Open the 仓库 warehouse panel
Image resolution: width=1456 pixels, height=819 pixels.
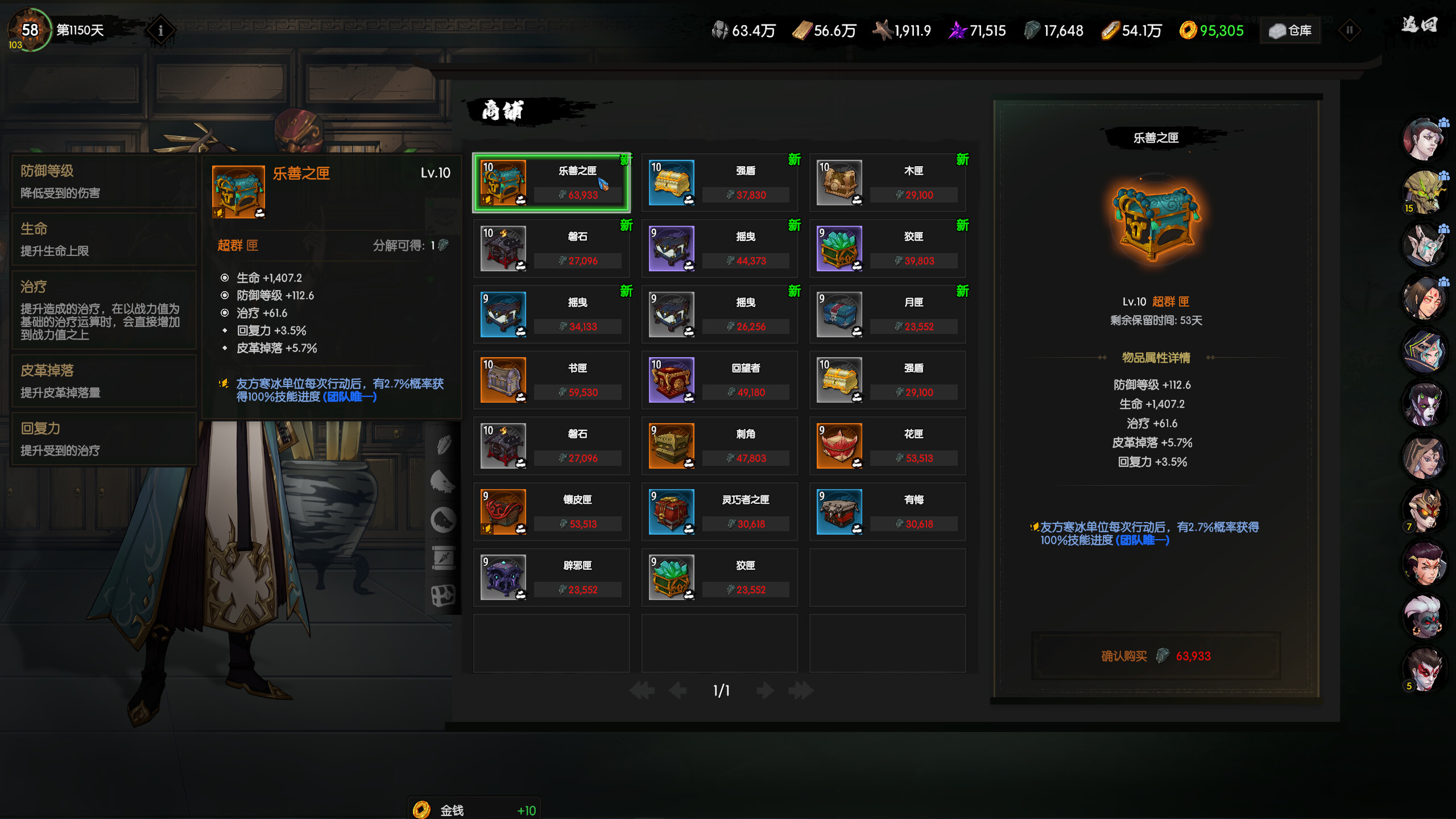pos(1290,31)
